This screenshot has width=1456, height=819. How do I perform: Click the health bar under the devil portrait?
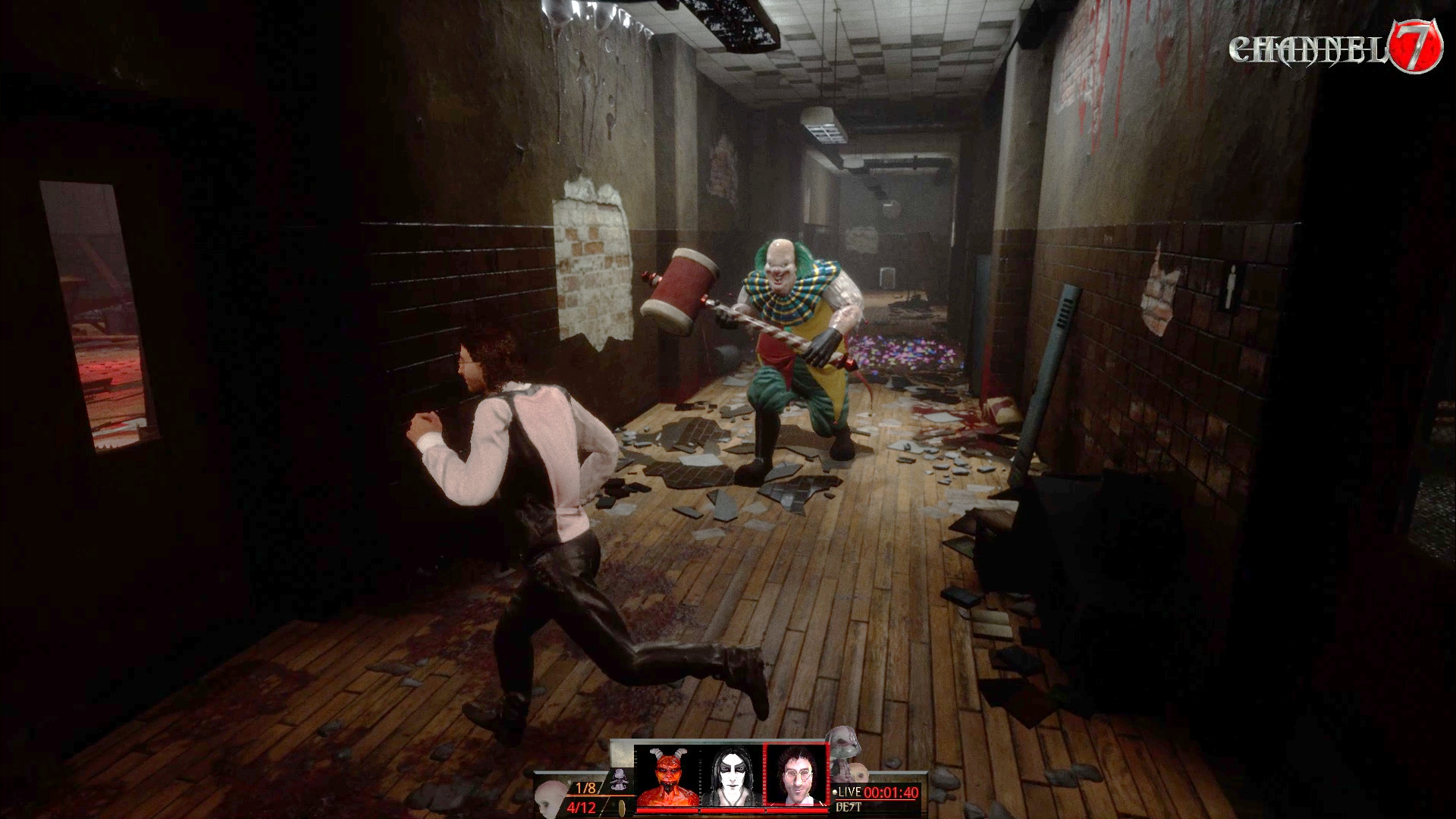(x=667, y=810)
